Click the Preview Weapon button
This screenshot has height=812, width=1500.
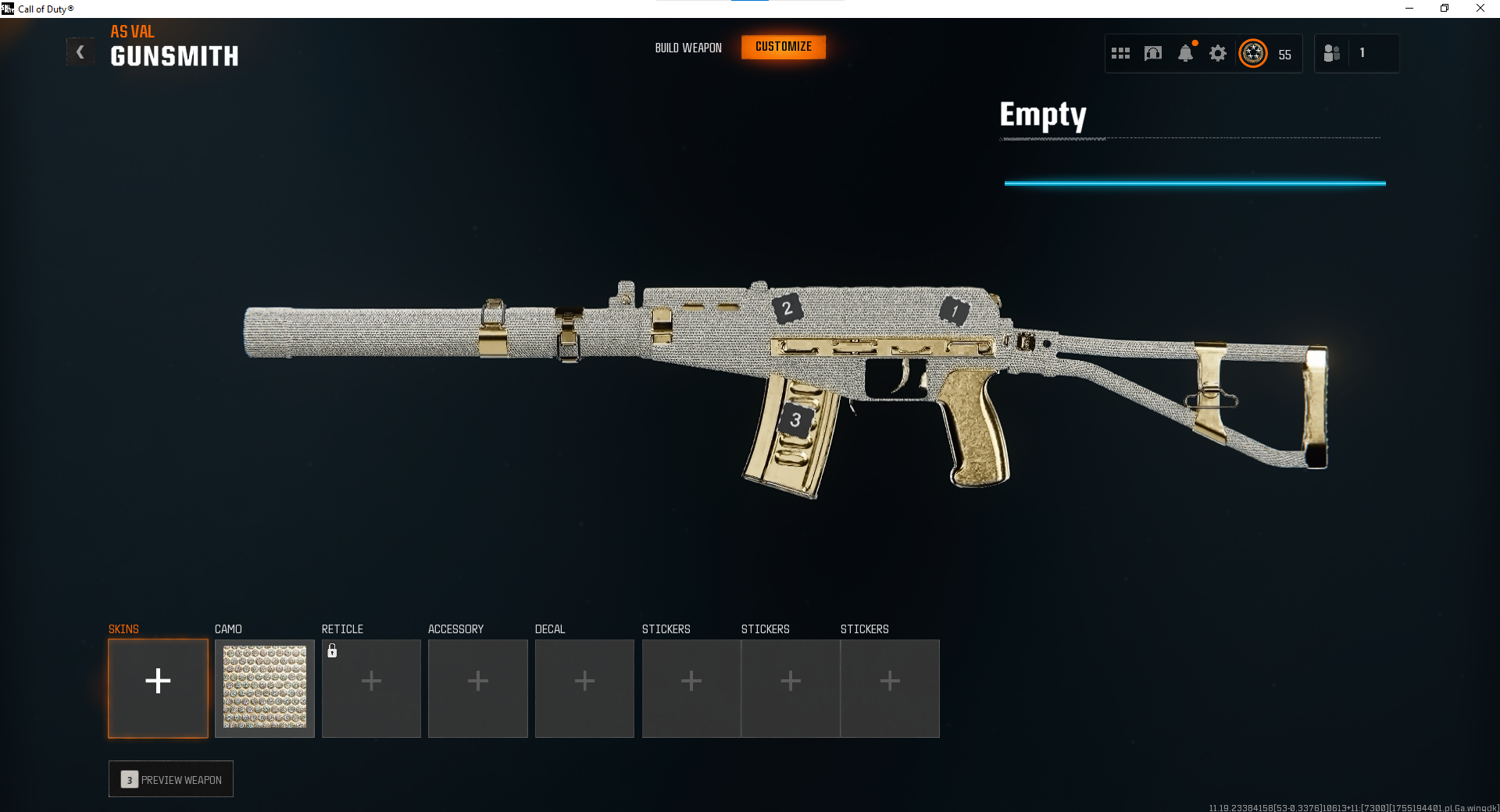point(171,779)
